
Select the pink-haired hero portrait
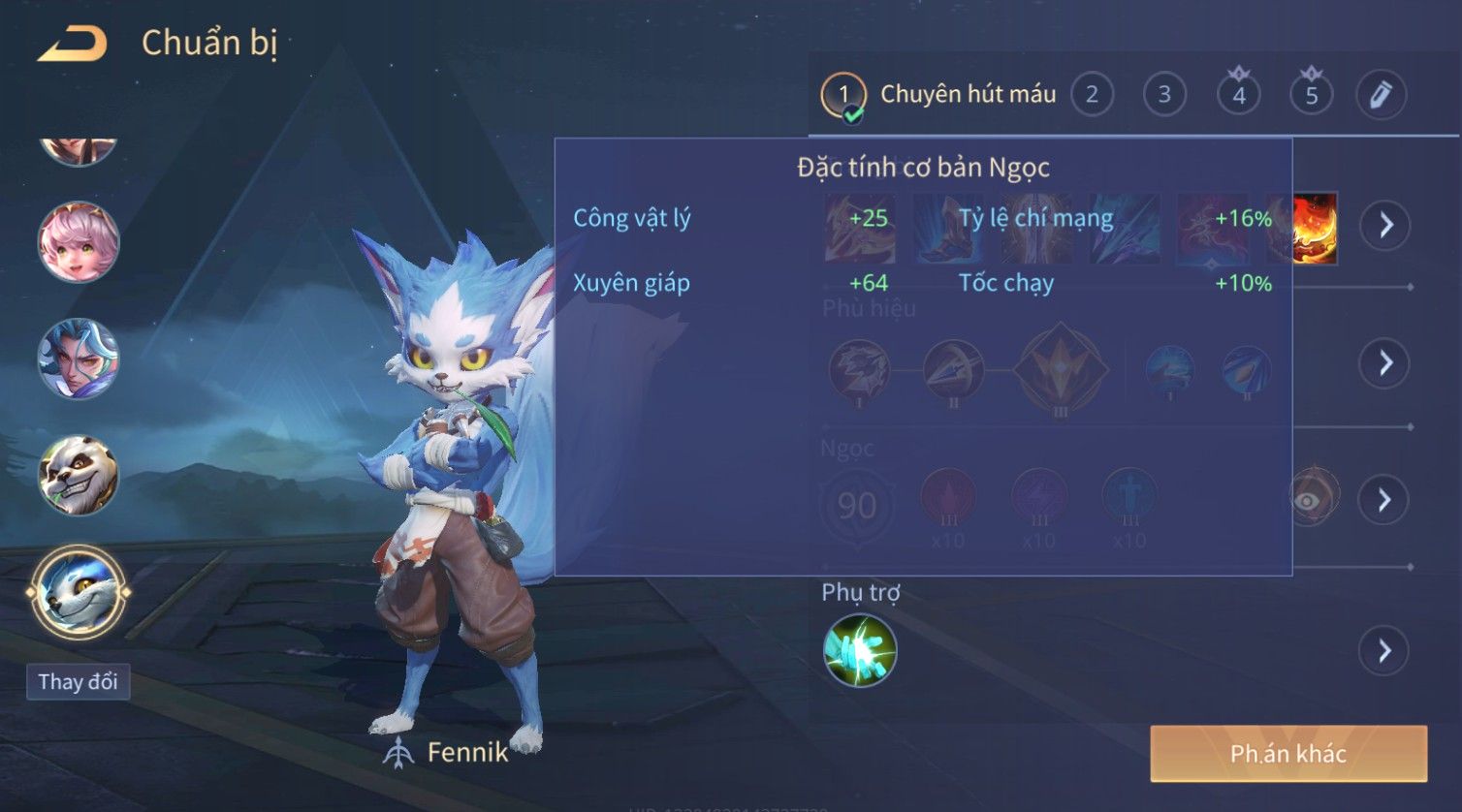coord(79,242)
